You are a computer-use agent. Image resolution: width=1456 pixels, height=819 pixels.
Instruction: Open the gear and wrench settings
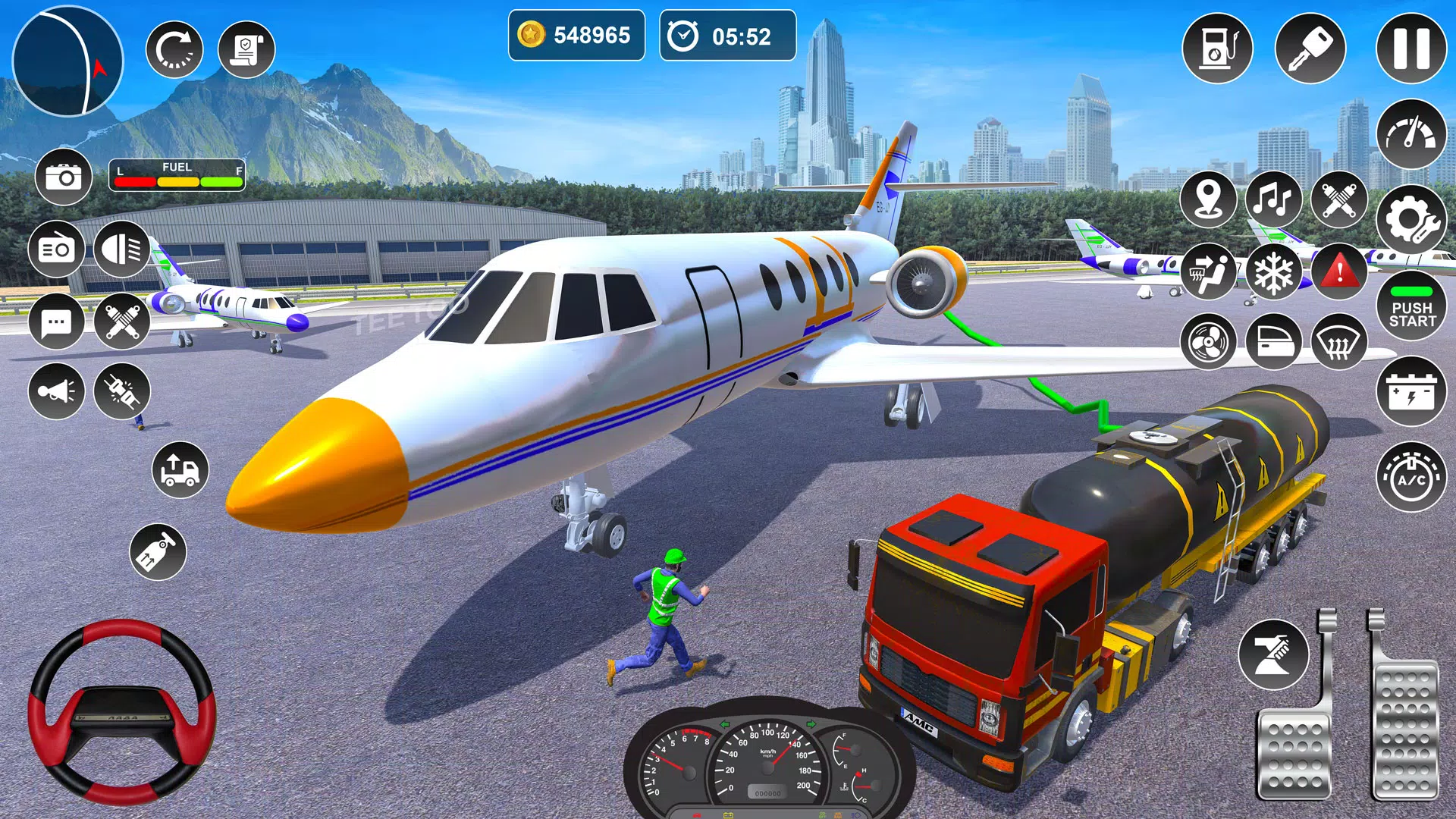(x=1411, y=220)
